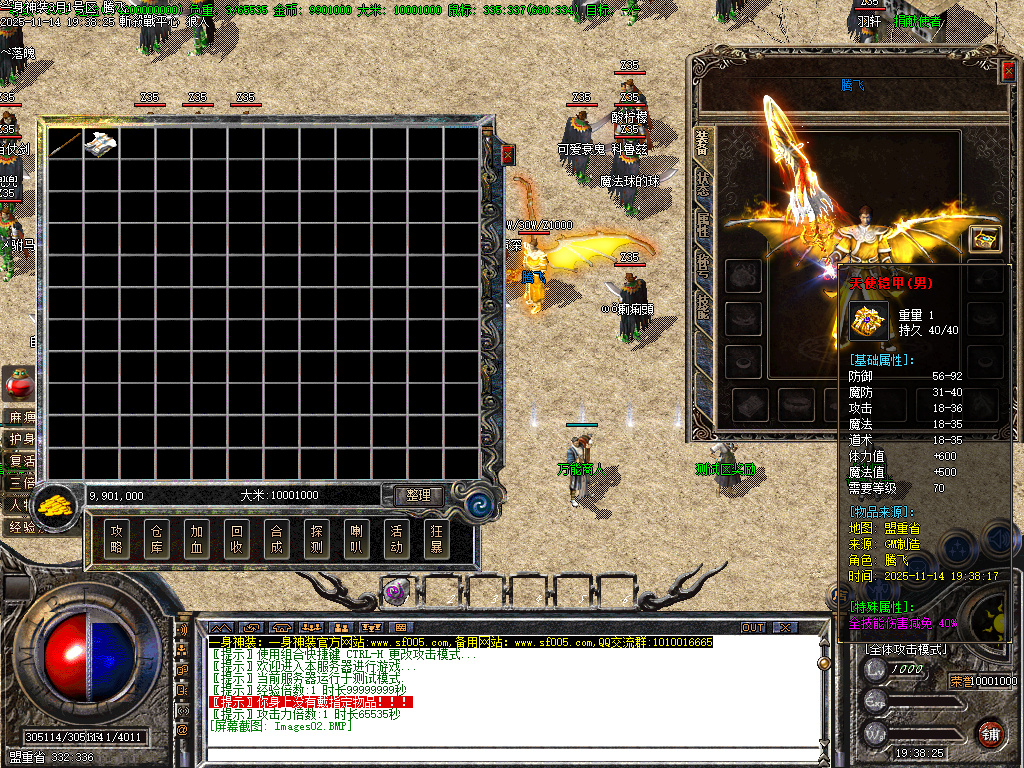The height and width of the screenshot is (768, 1024).
Task: Select the golden armor equipment slot
Action: tap(984, 238)
